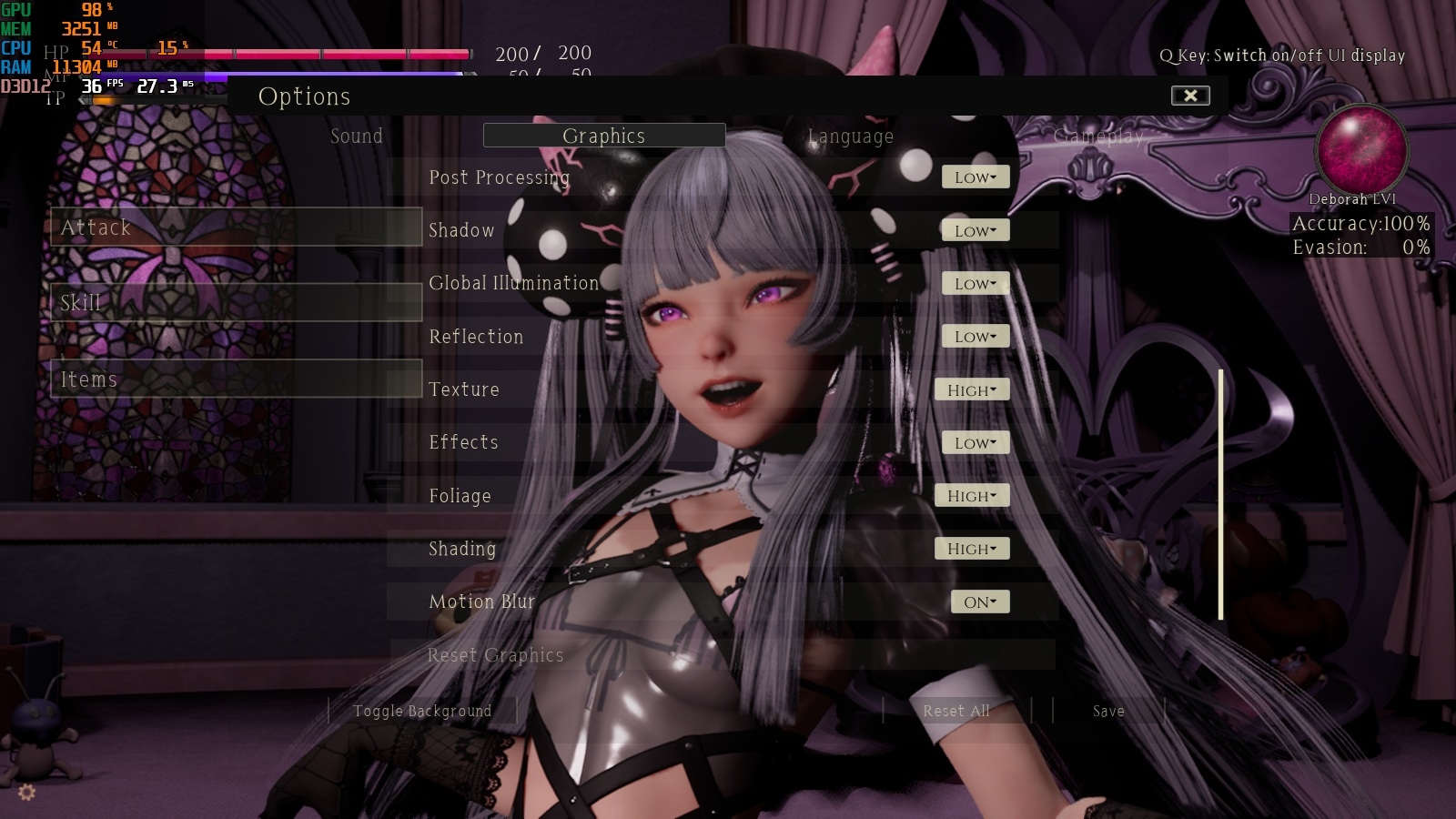
Task: Open the Foliage quality dropdown
Action: 972,495
